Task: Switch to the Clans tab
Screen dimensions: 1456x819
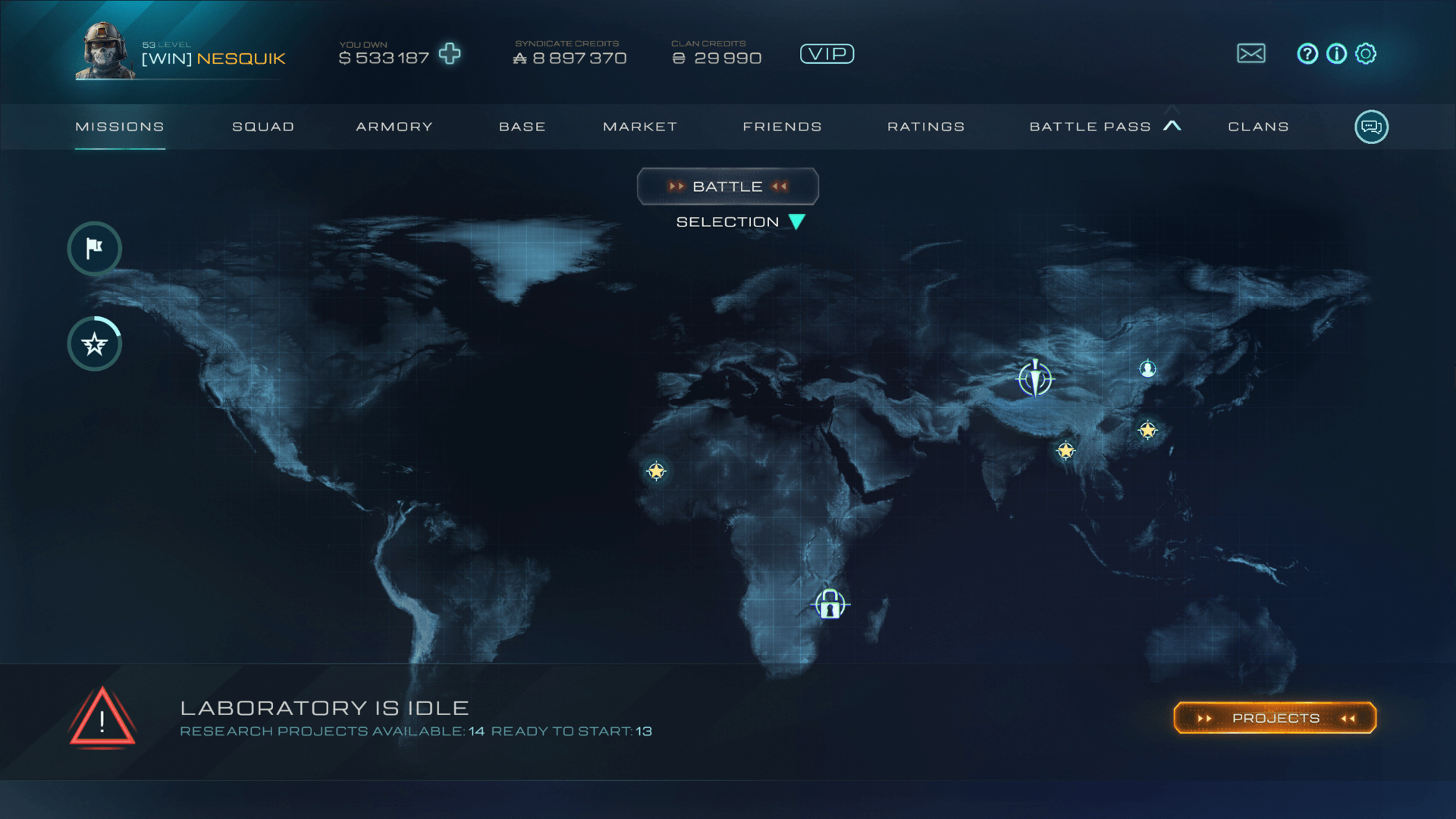Action: (x=1259, y=127)
